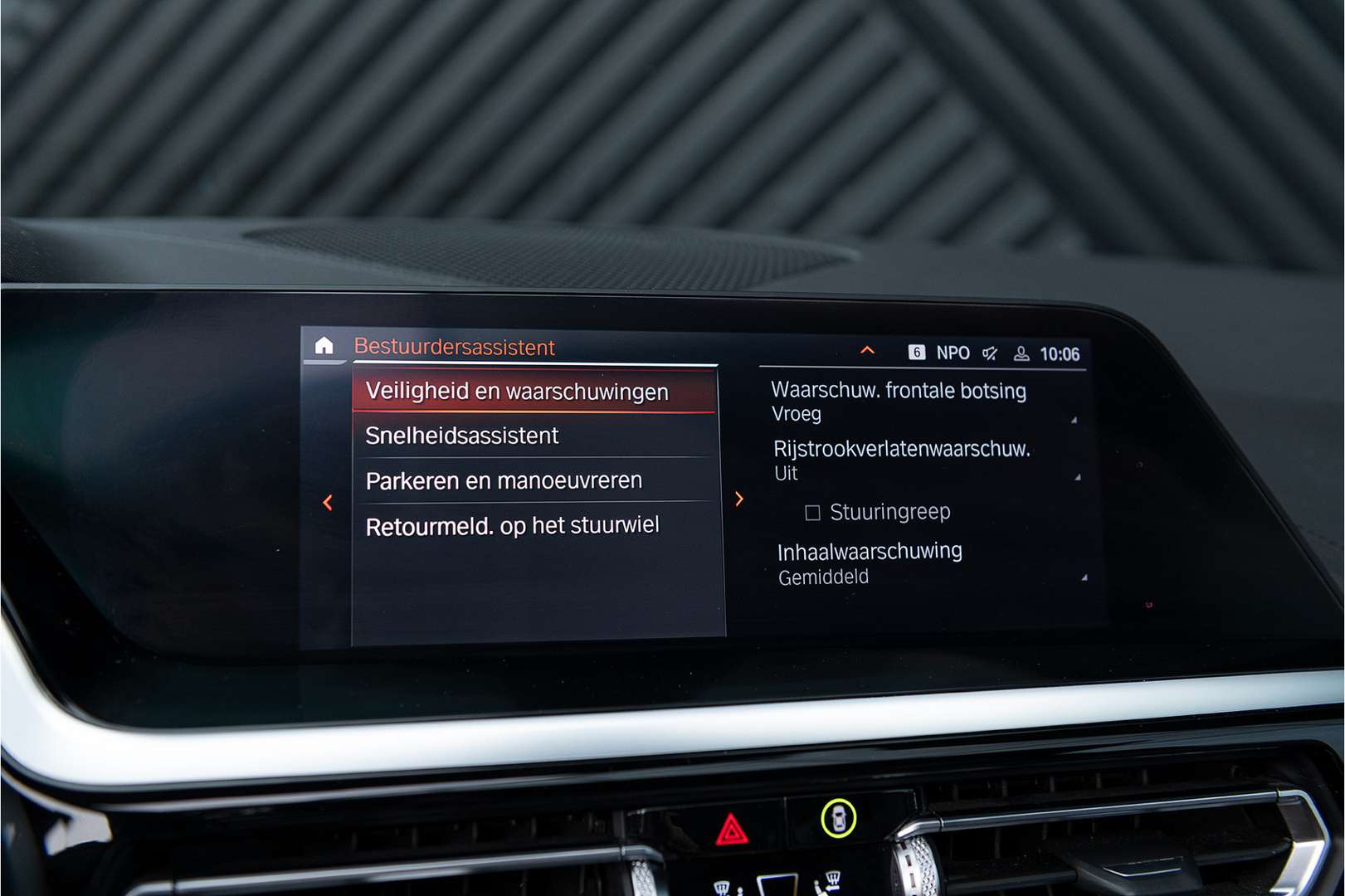The width and height of the screenshot is (1345, 896).
Task: Select the radio preset 6 indicator
Action: (917, 353)
